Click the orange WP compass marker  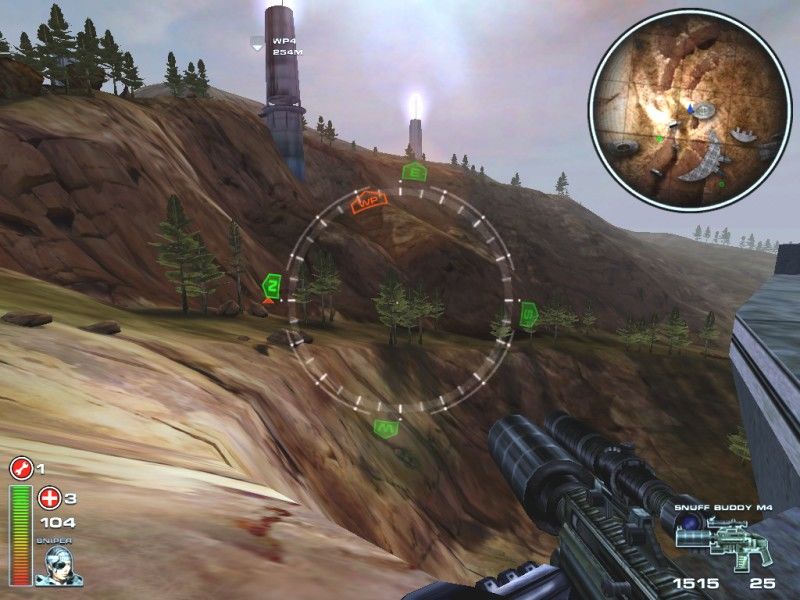click(x=368, y=200)
